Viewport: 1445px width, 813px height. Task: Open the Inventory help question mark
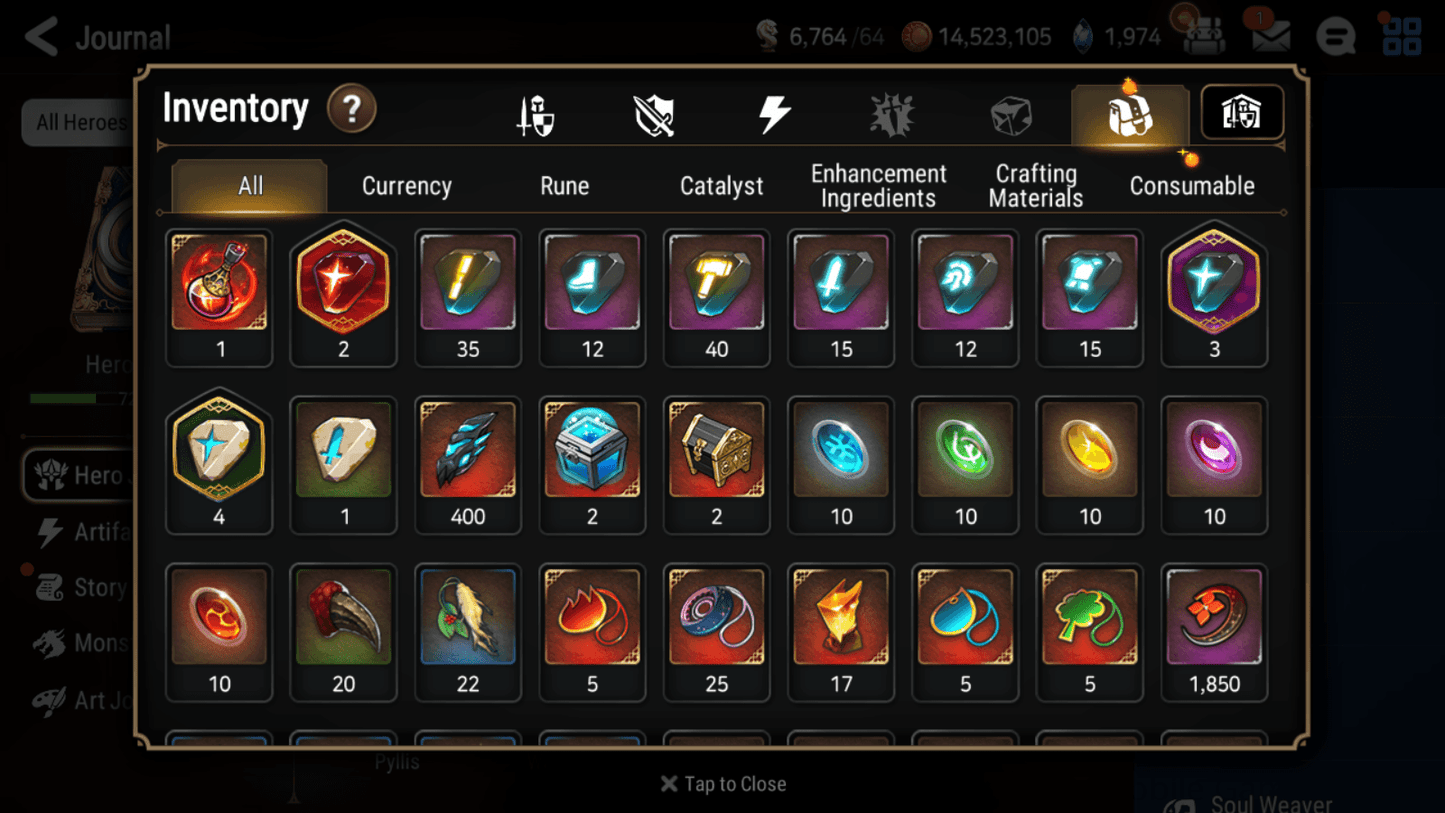click(353, 110)
